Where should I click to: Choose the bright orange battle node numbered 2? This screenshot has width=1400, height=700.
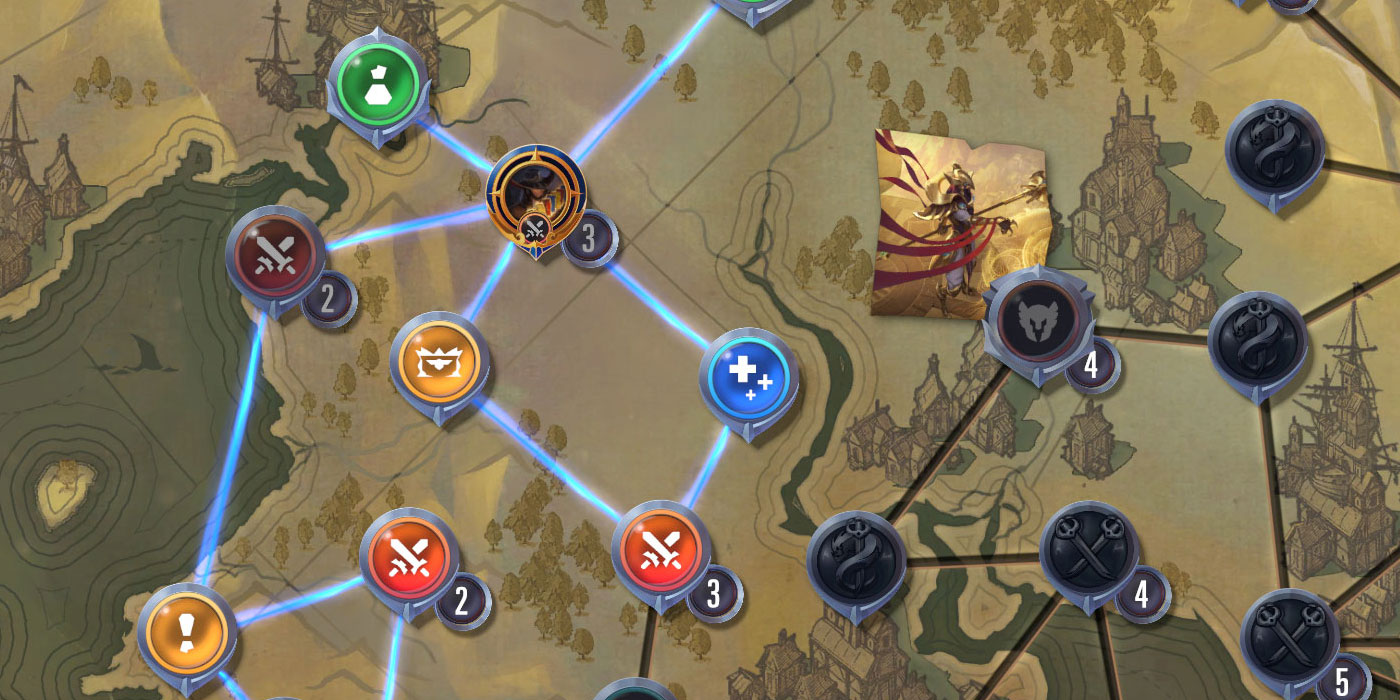pos(409,558)
